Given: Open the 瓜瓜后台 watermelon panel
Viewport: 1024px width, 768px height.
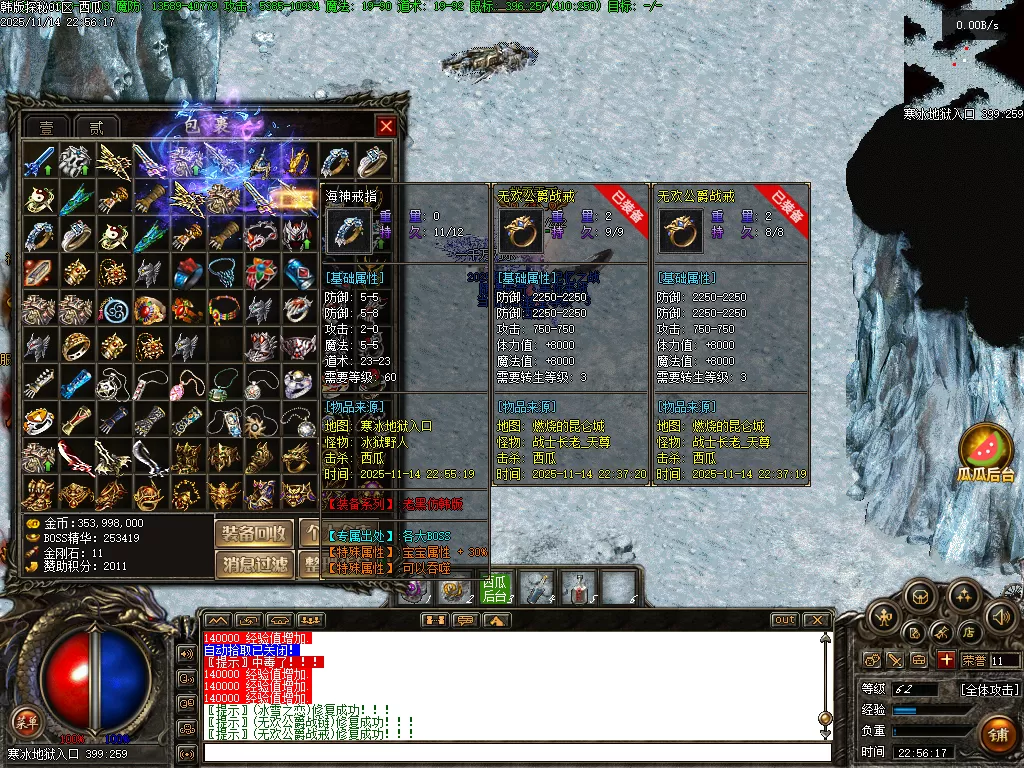Looking at the screenshot, I should tap(986, 452).
